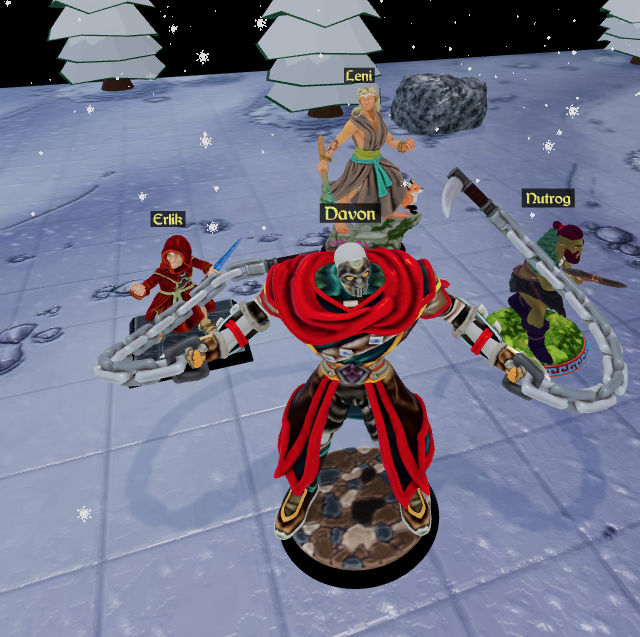Select the Davon name tag
The height and width of the screenshot is (637, 640).
(349, 213)
